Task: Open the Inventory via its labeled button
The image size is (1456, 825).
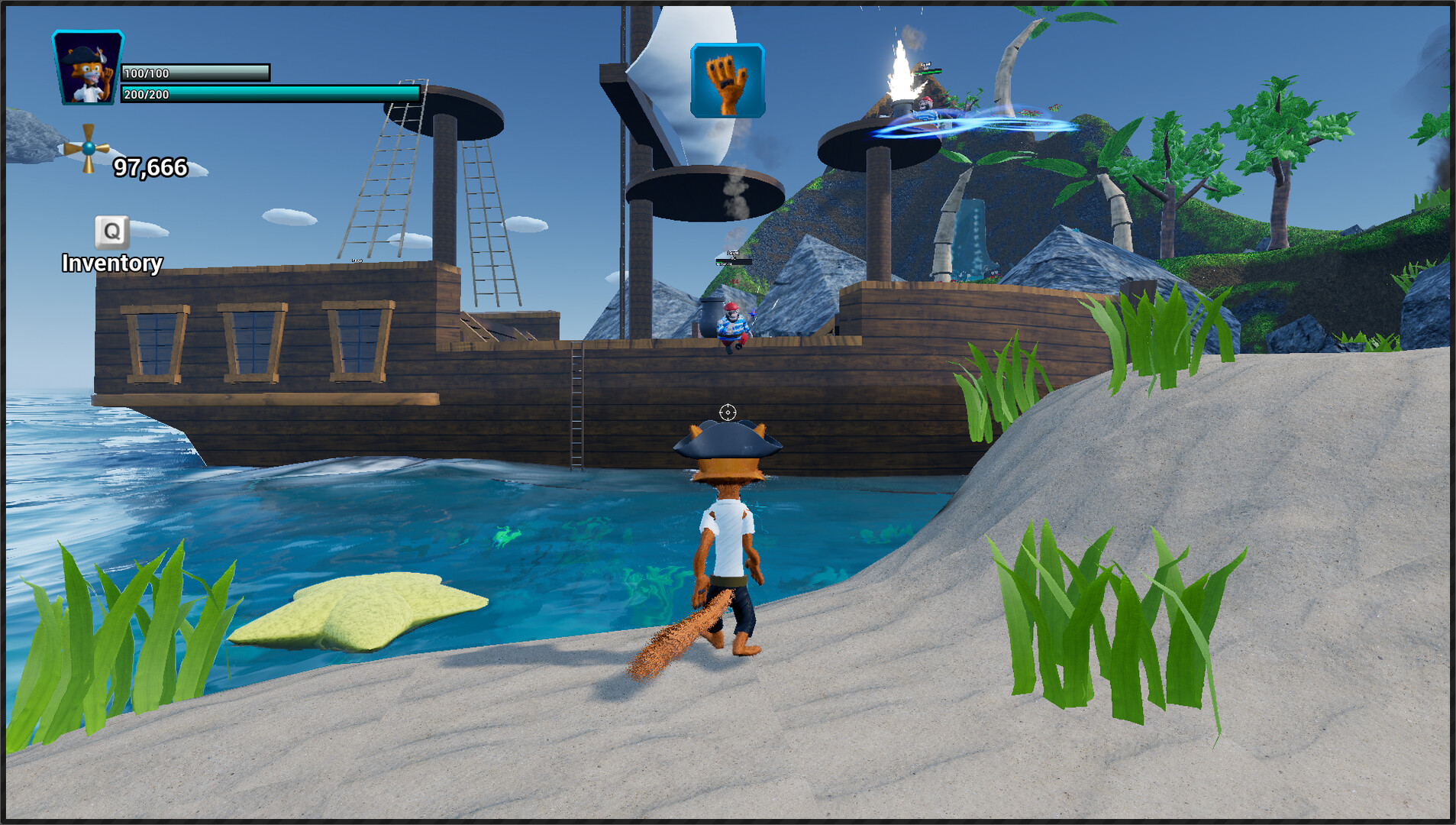Action: tap(111, 264)
